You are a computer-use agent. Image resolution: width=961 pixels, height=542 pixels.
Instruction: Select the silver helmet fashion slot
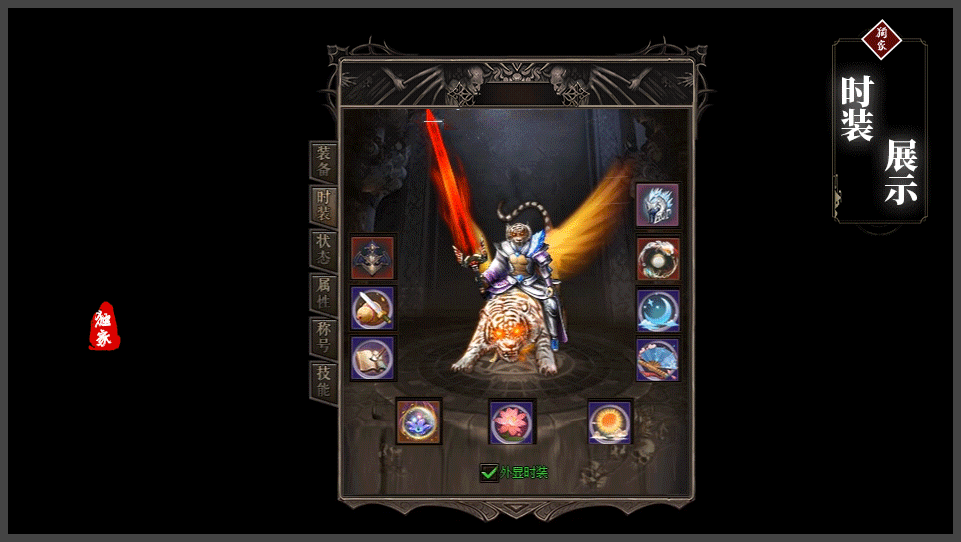click(658, 205)
